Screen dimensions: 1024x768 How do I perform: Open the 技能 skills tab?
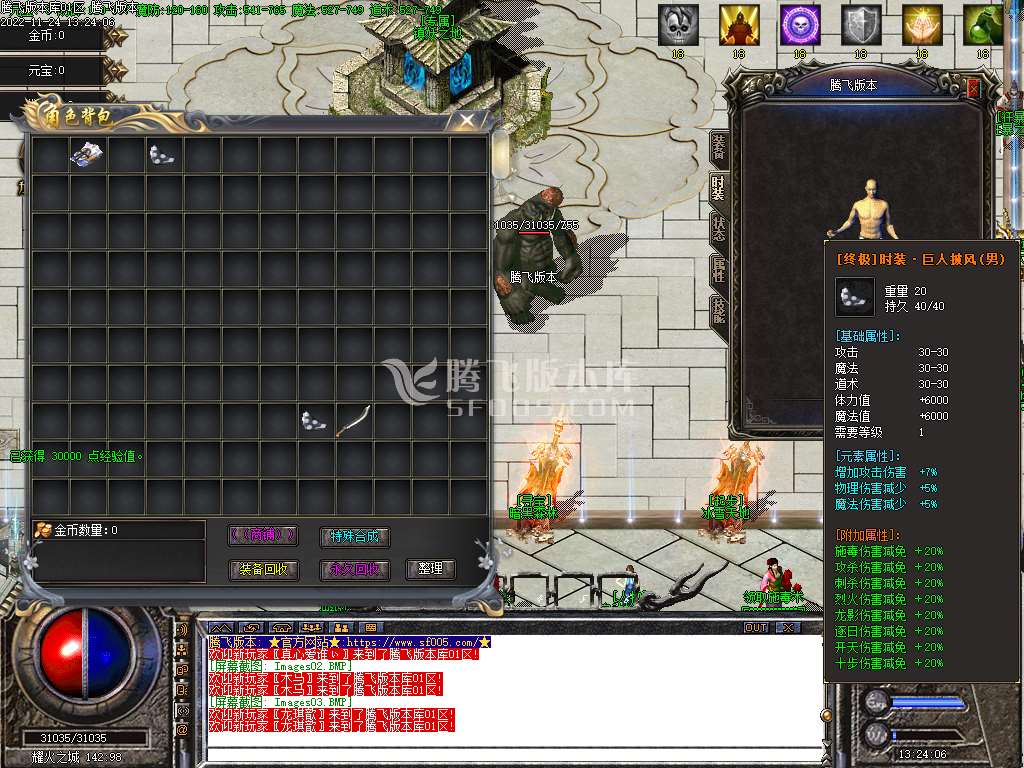(718, 312)
